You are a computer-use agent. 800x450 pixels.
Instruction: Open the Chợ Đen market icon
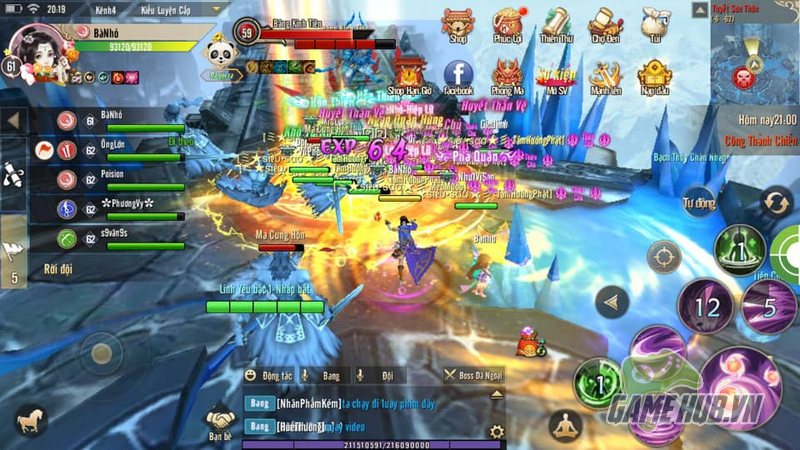pos(606,24)
